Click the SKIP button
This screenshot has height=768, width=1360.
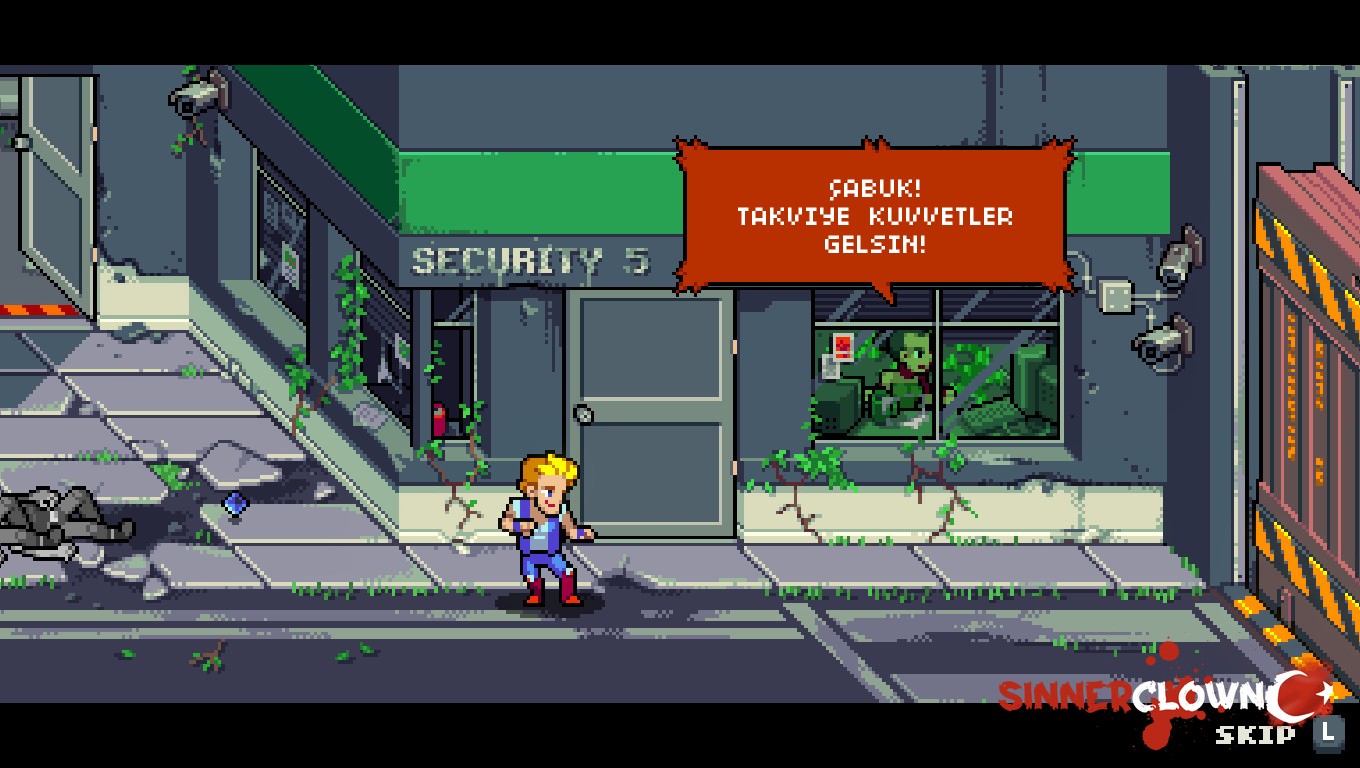(x=1257, y=737)
